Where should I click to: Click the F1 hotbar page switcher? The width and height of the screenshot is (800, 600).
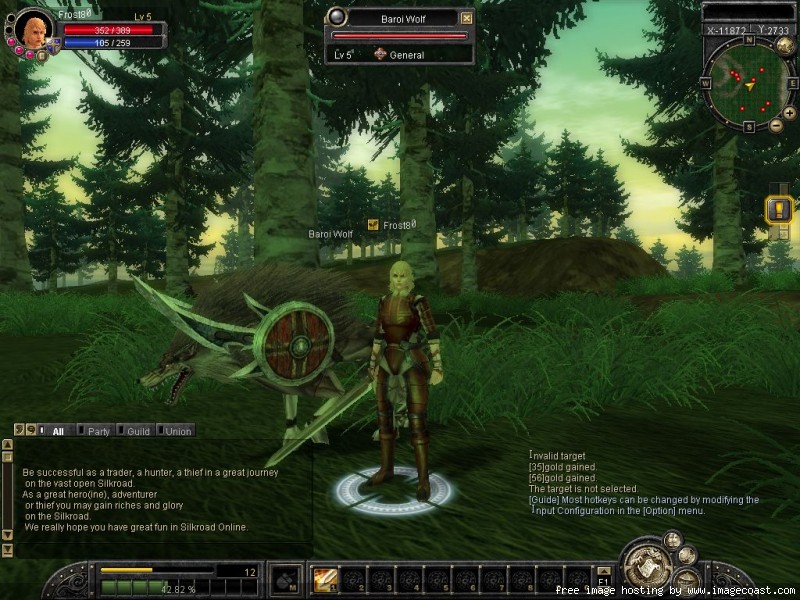tap(603, 579)
